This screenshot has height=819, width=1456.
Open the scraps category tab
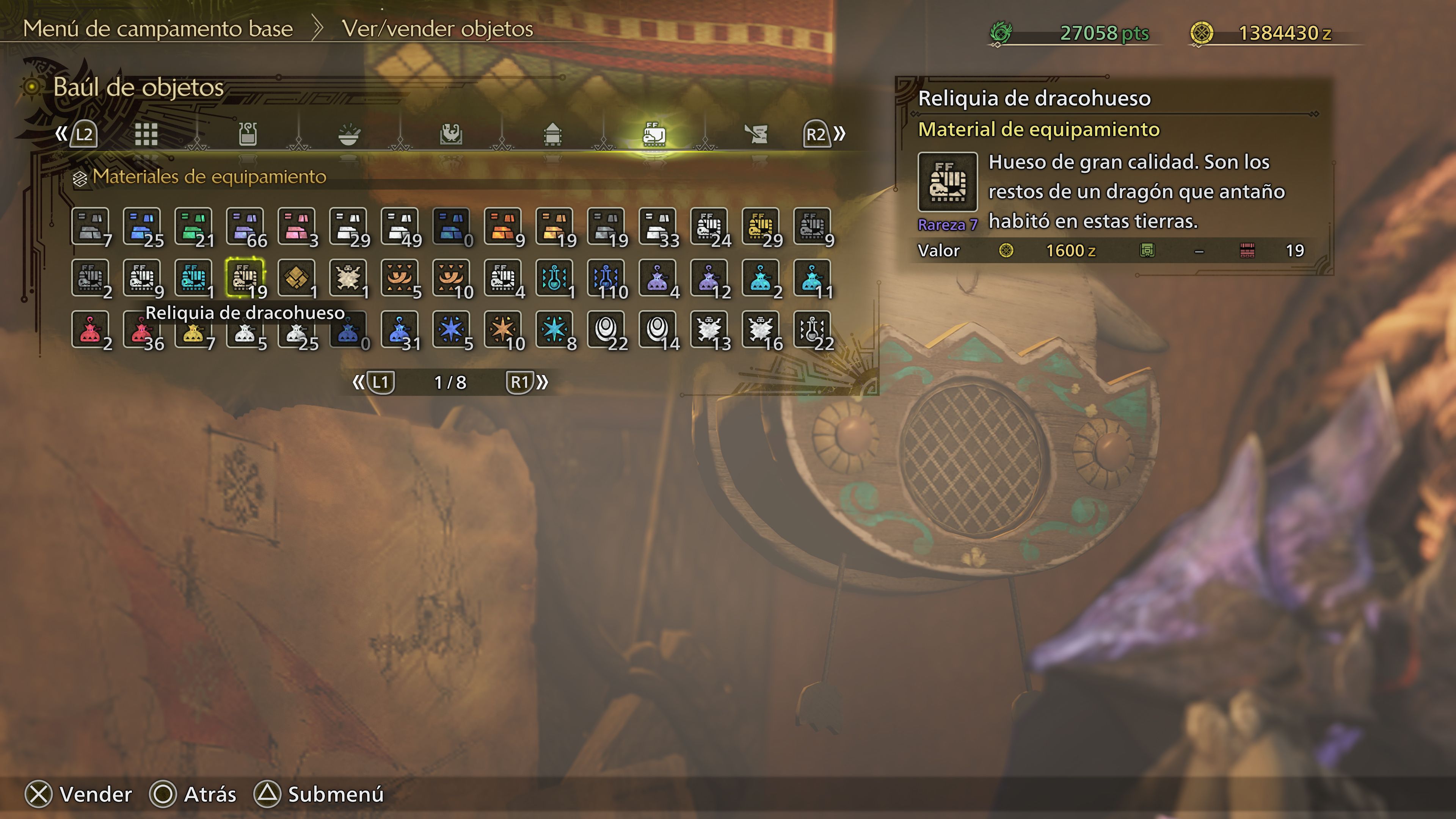pos(758,134)
